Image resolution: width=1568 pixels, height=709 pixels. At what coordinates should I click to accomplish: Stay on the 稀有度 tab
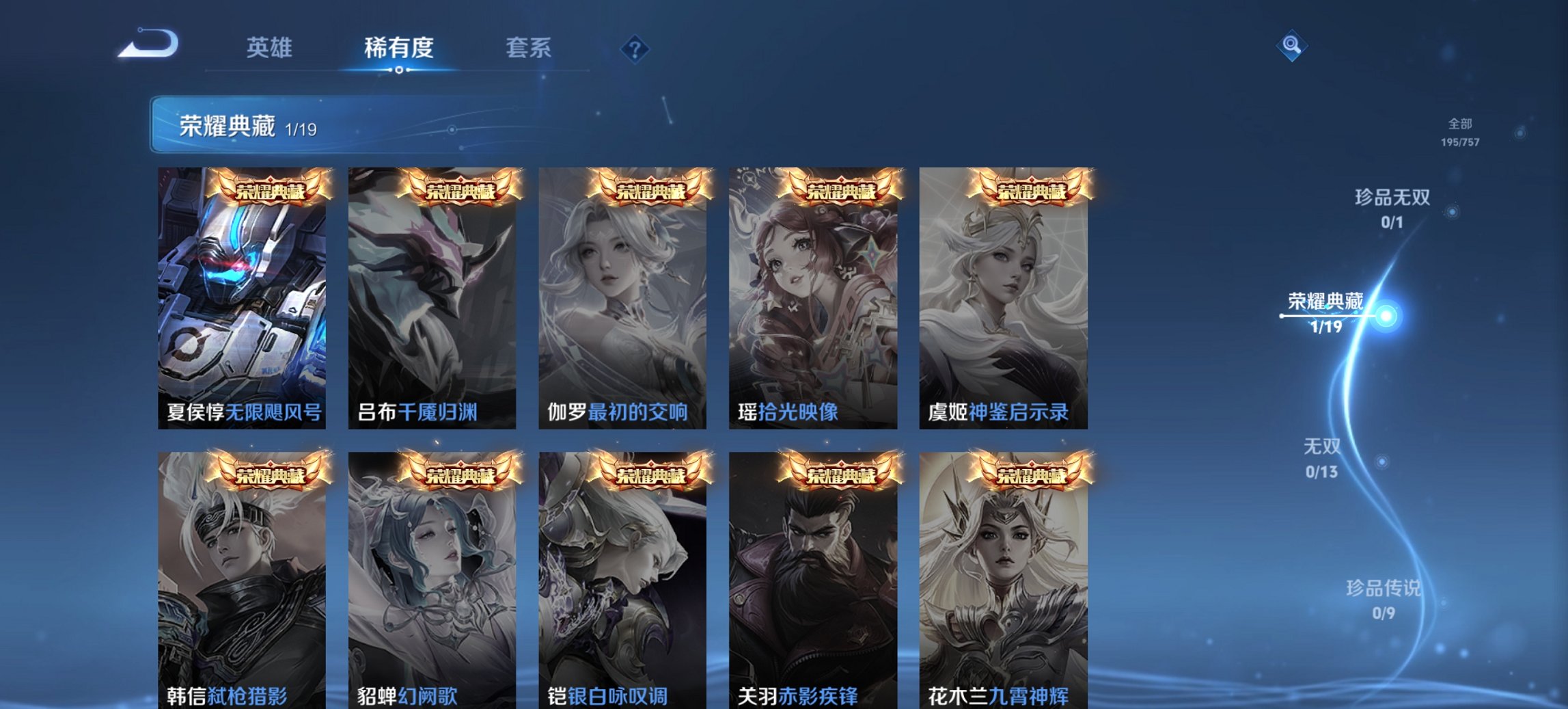[x=400, y=48]
